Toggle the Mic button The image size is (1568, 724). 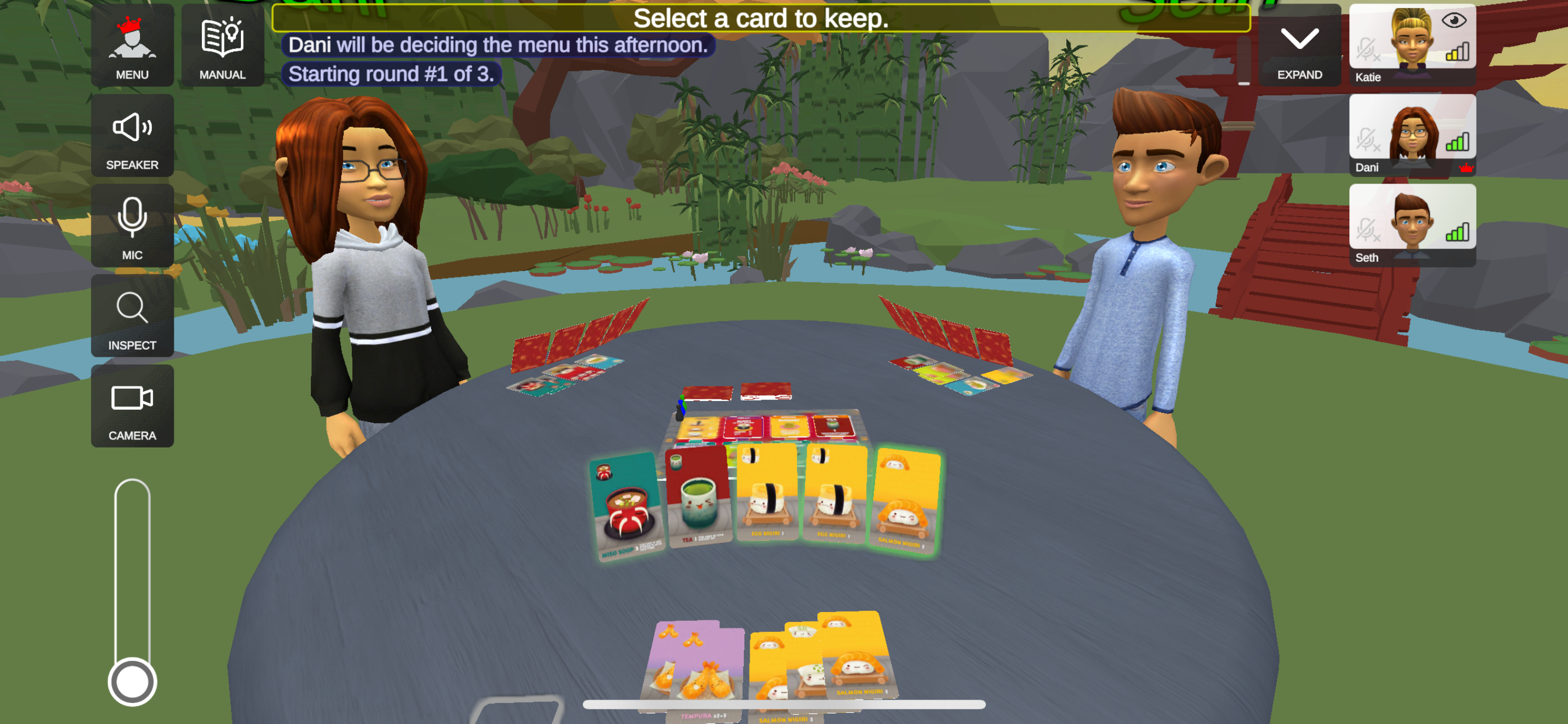pyautogui.click(x=132, y=226)
